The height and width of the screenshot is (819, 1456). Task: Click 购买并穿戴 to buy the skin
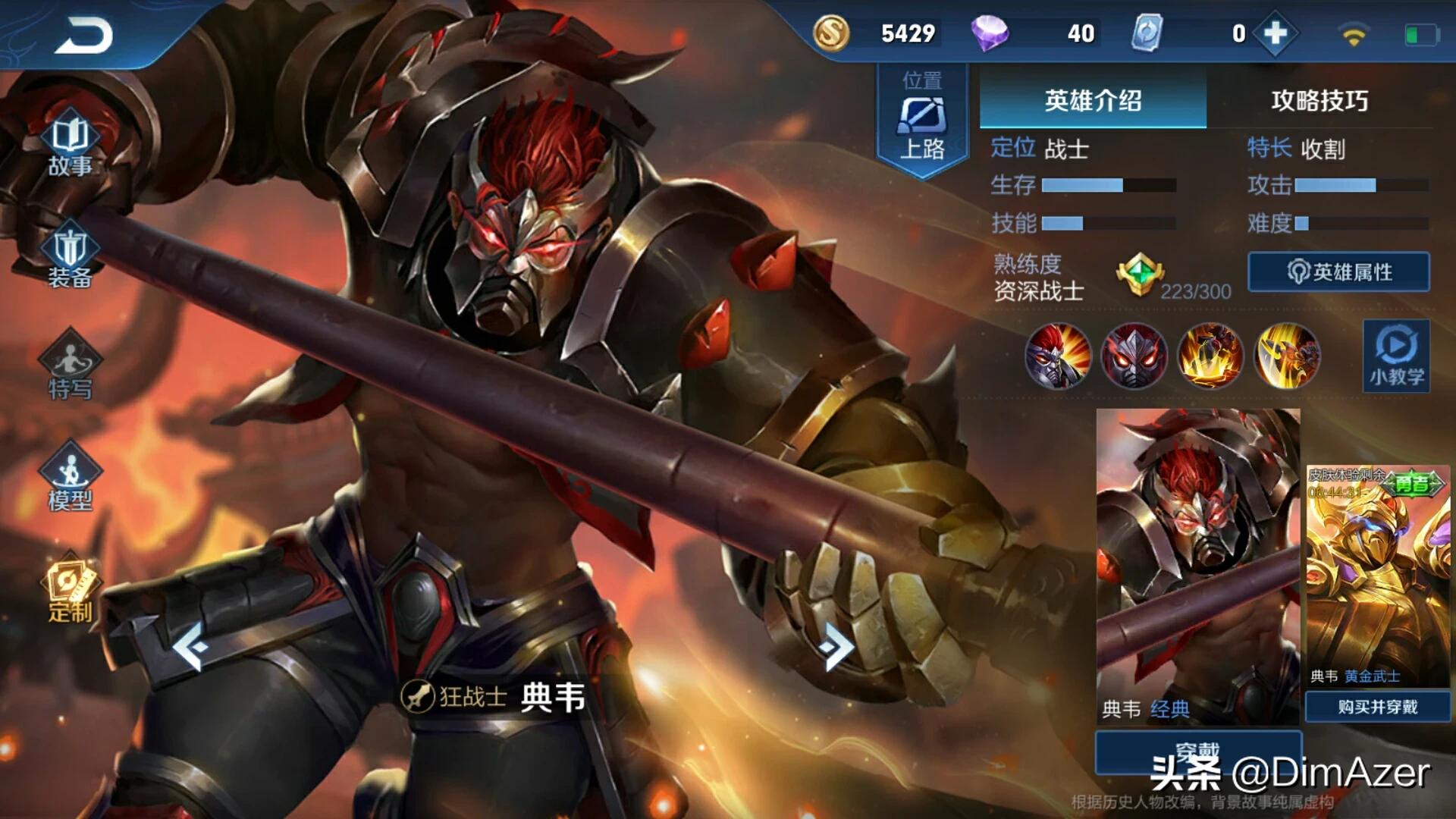[1377, 707]
